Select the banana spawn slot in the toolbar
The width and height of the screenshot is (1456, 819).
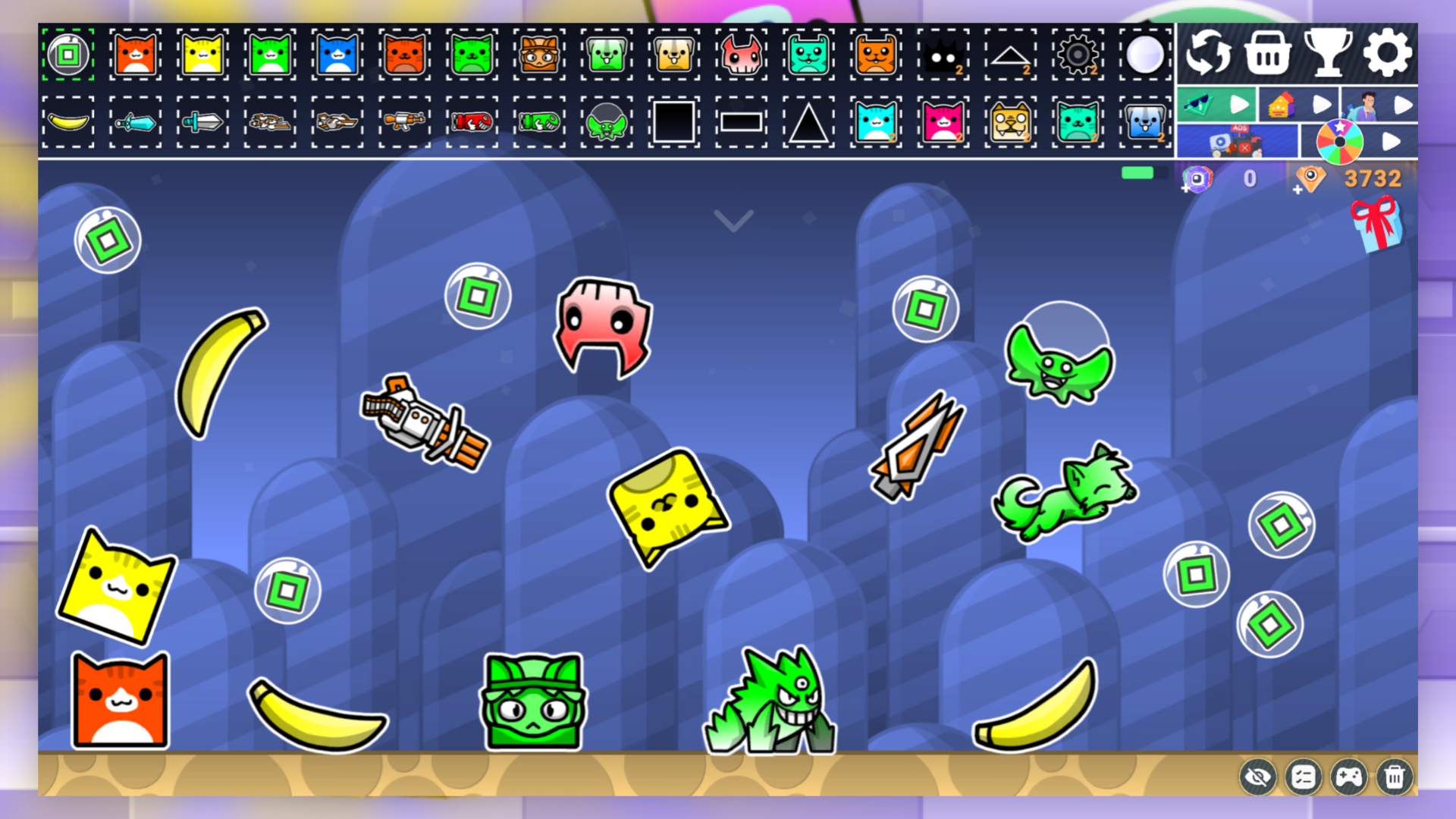tap(67, 122)
